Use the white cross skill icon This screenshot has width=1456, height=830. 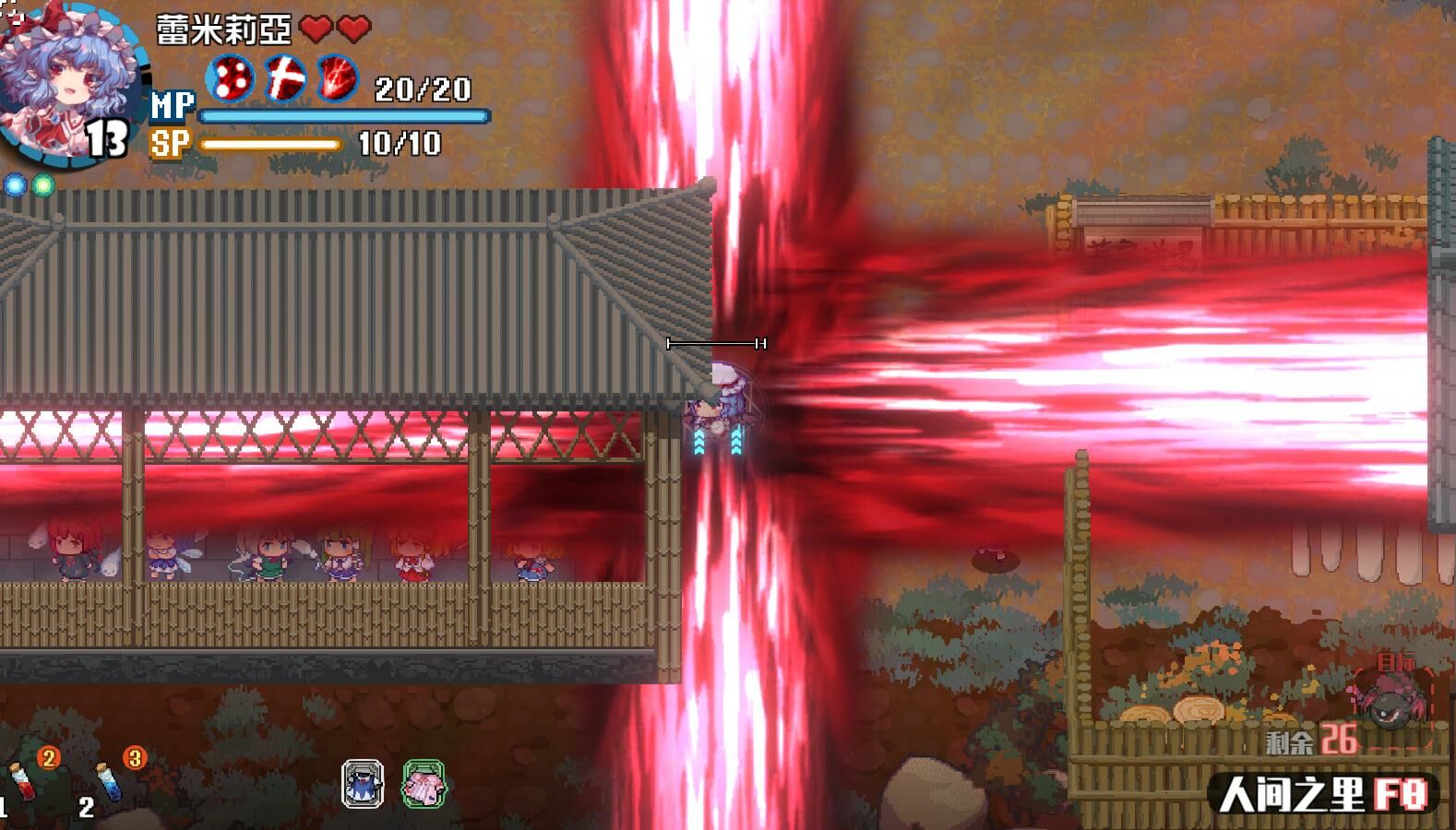coord(285,78)
